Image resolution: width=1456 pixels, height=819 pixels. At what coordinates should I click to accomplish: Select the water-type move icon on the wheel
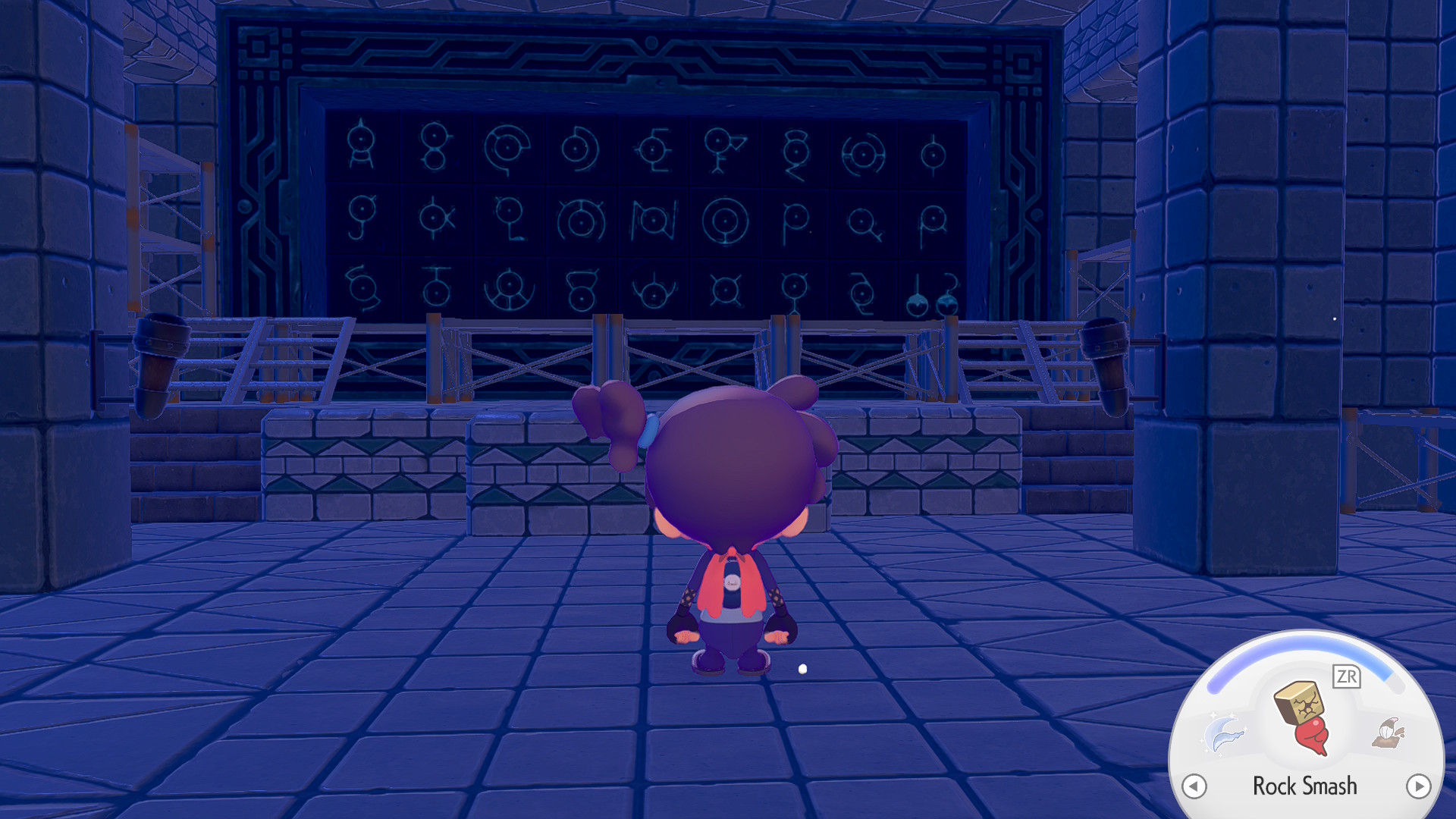1222,734
